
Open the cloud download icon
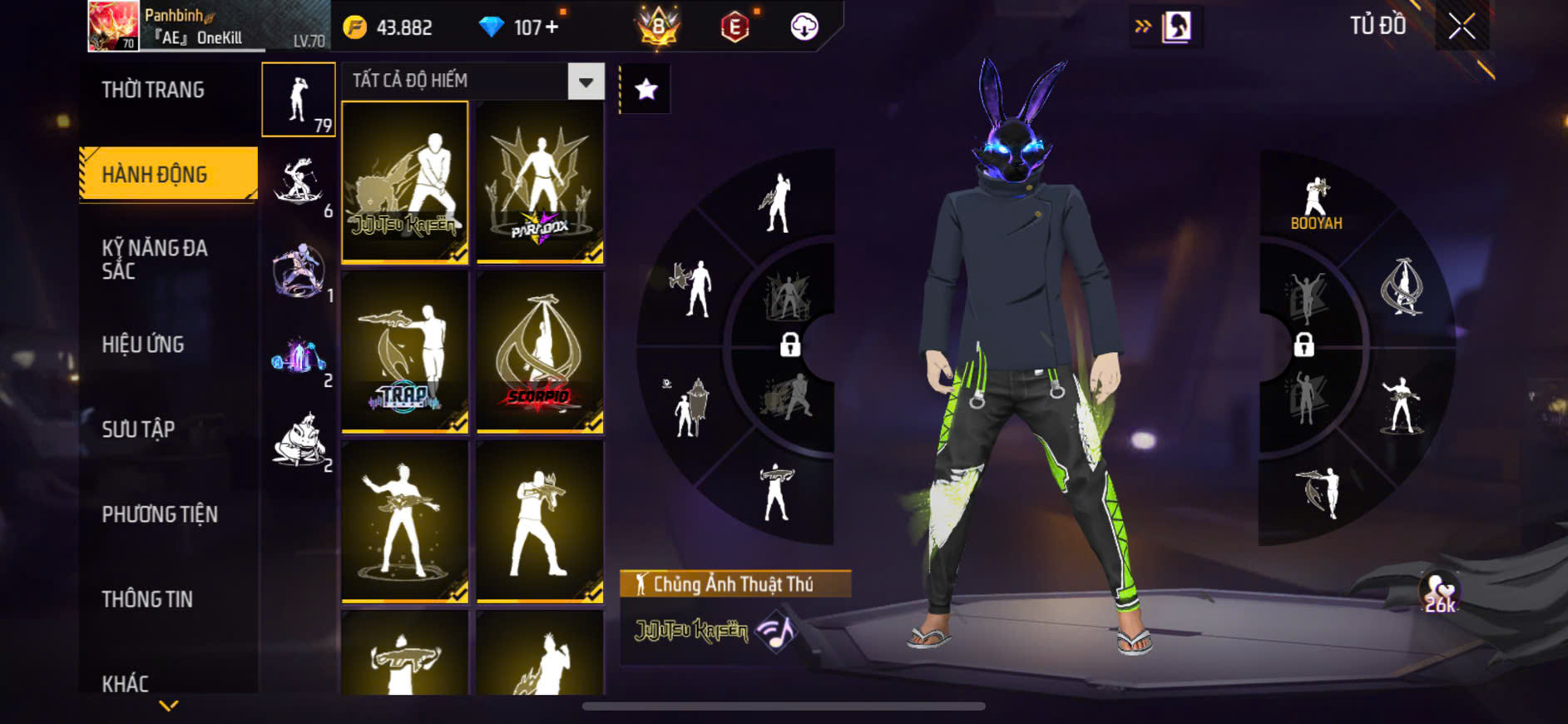804,27
